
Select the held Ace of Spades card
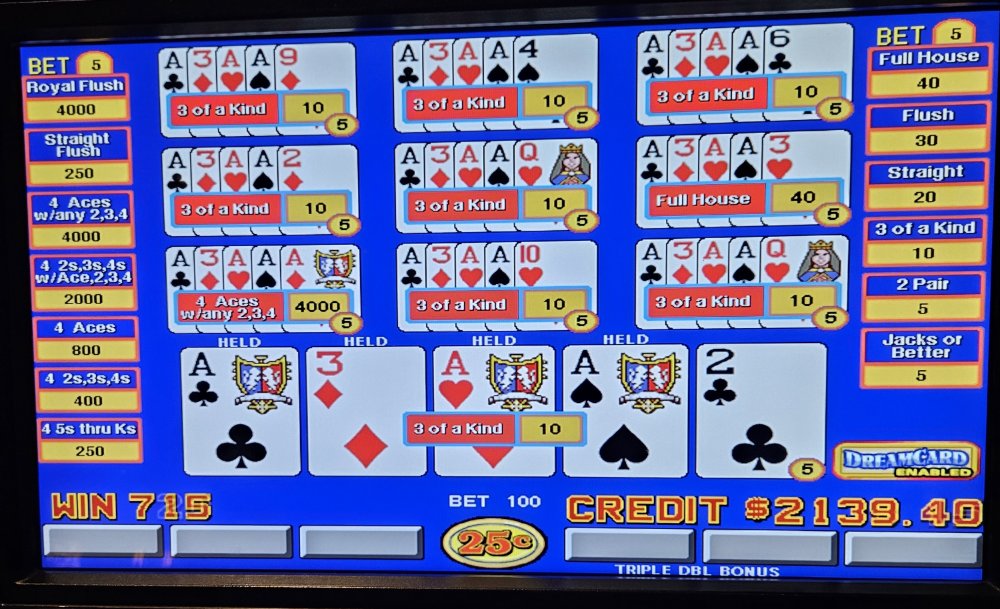(625, 411)
